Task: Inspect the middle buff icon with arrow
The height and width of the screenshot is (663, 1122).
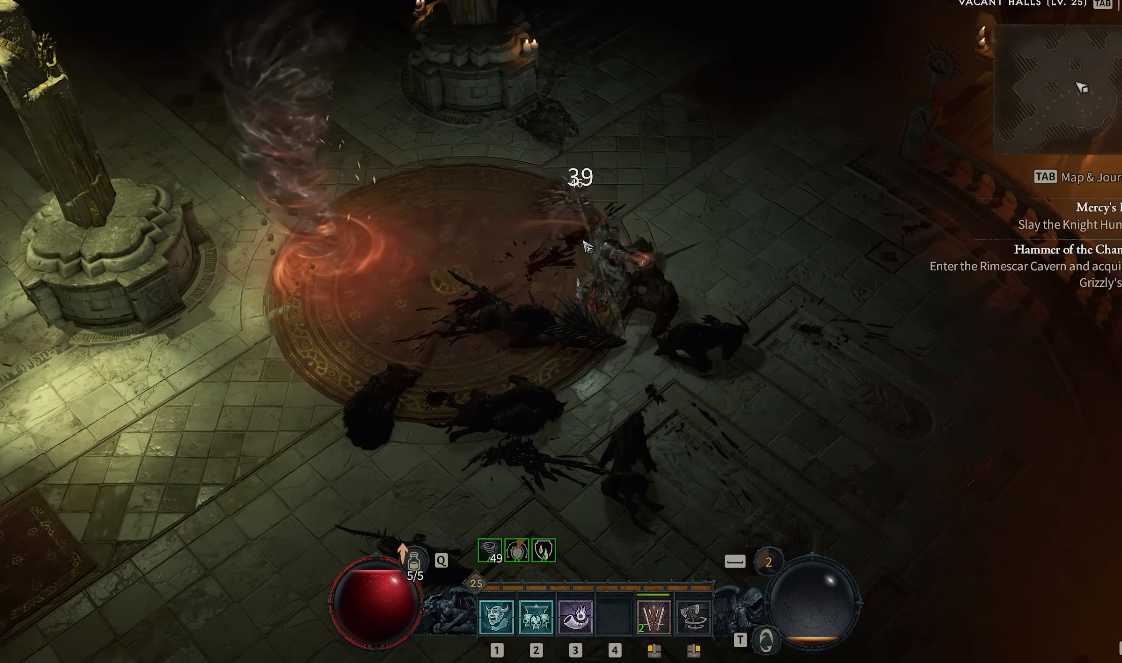Action: [x=517, y=550]
